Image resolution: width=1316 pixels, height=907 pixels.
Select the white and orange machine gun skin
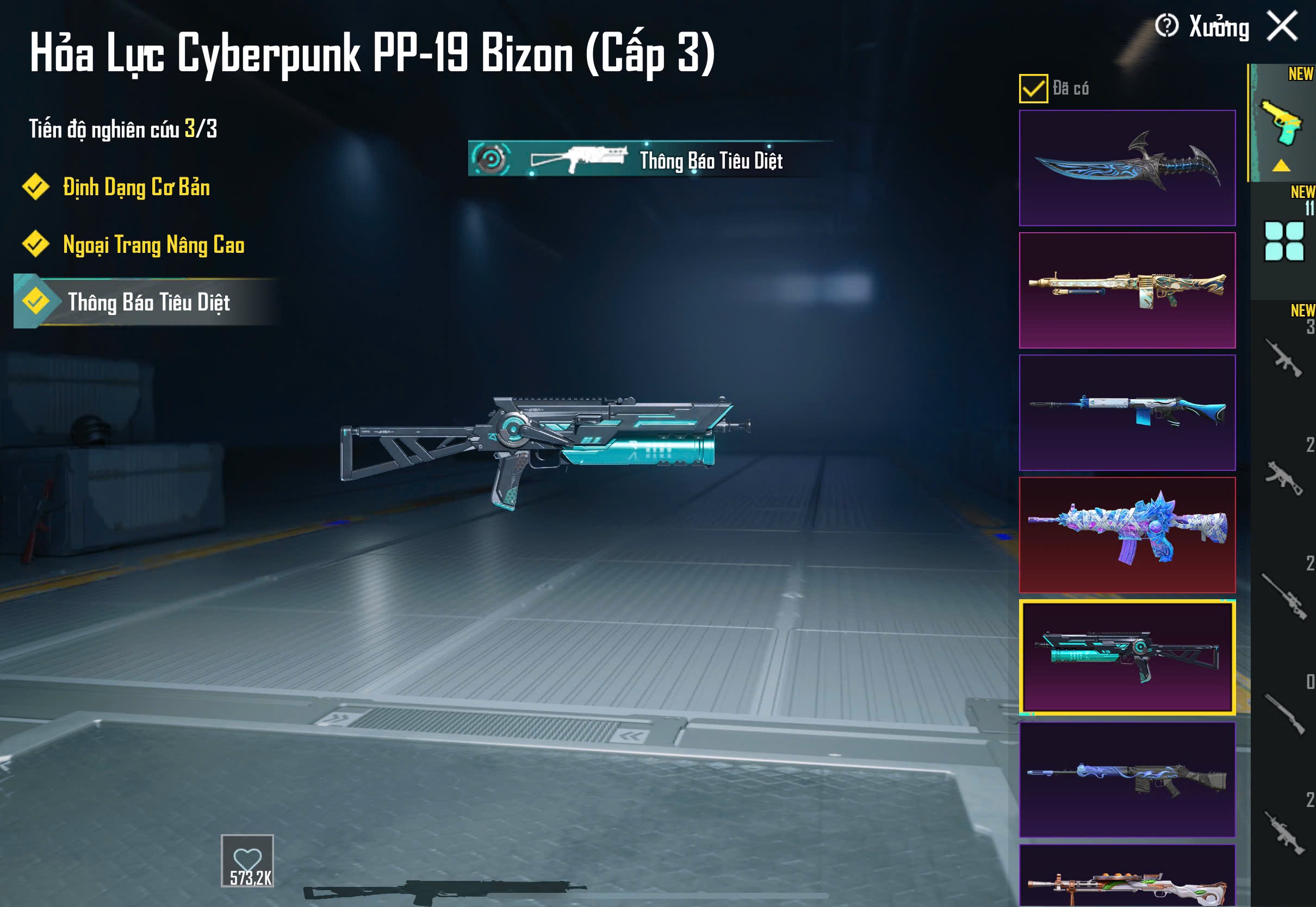[x=1127, y=878]
